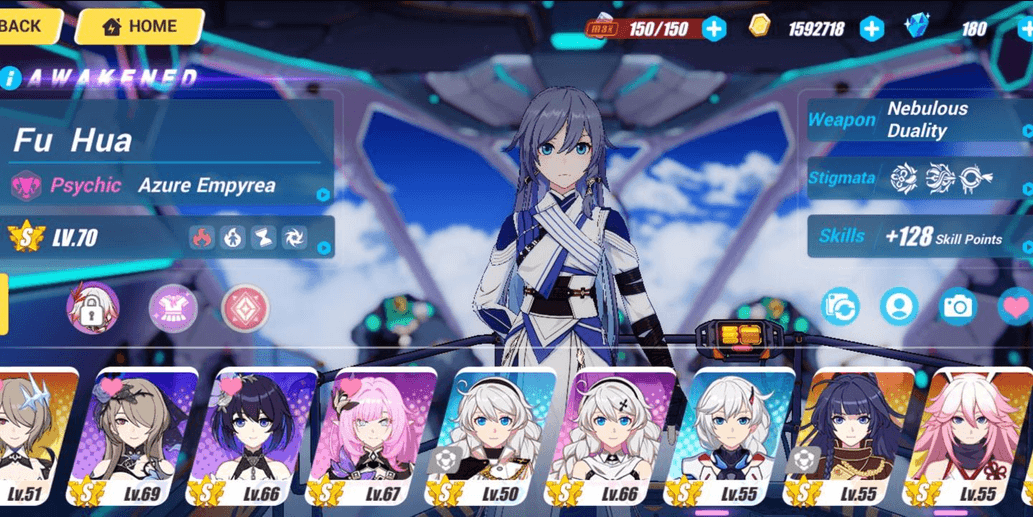1033x517 pixels.
Task: Return to the HOME screen
Action: coord(139,27)
